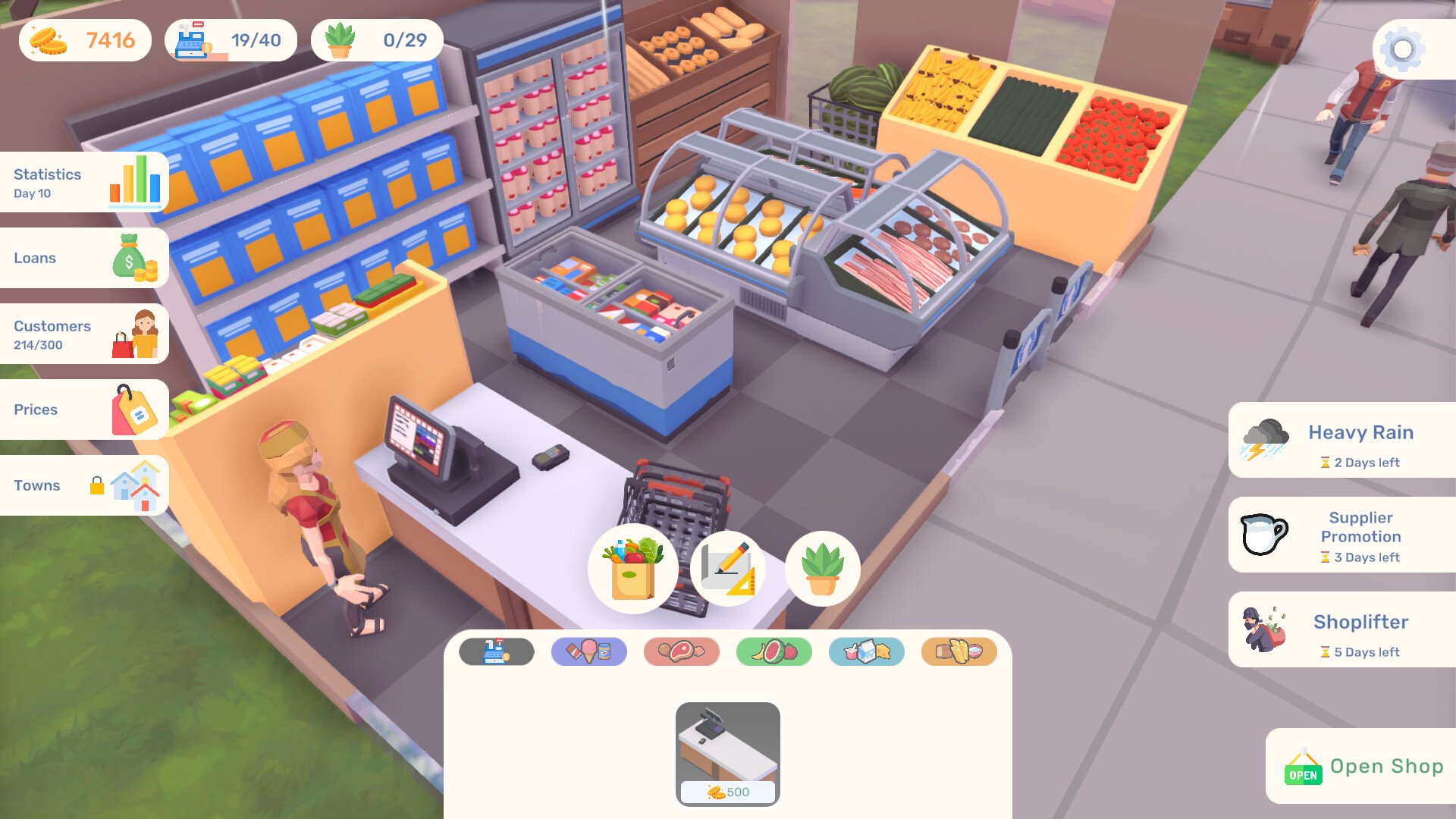Open the fruits category
Viewport: 1456px width, 819px height.
point(774,651)
